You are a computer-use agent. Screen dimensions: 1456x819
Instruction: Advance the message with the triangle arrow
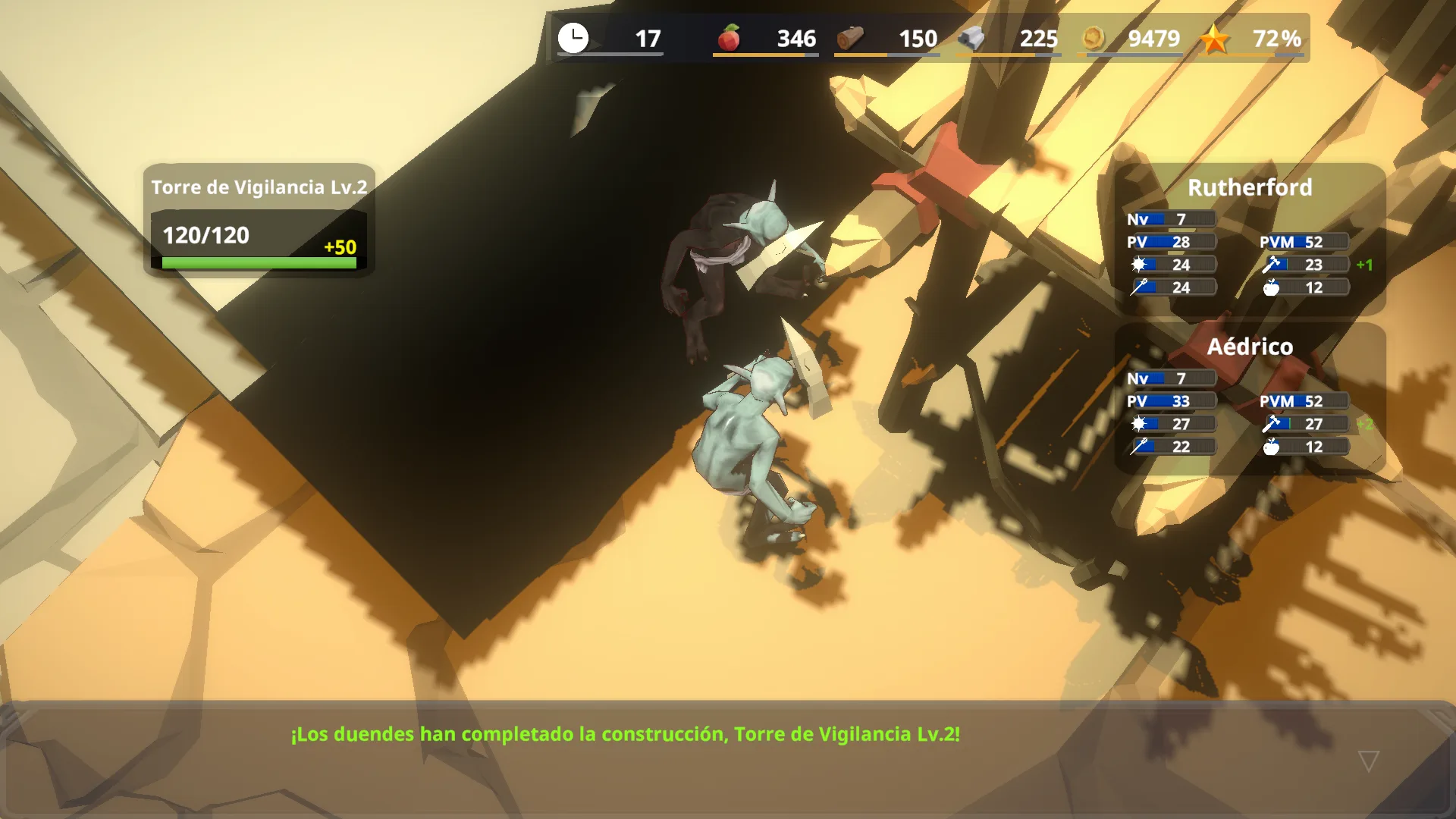tap(1368, 761)
